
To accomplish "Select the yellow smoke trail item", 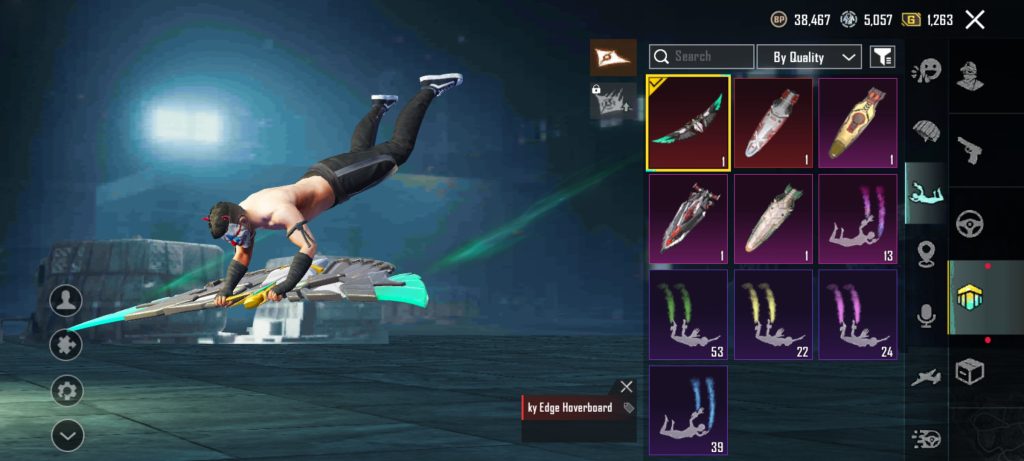I will pos(772,314).
